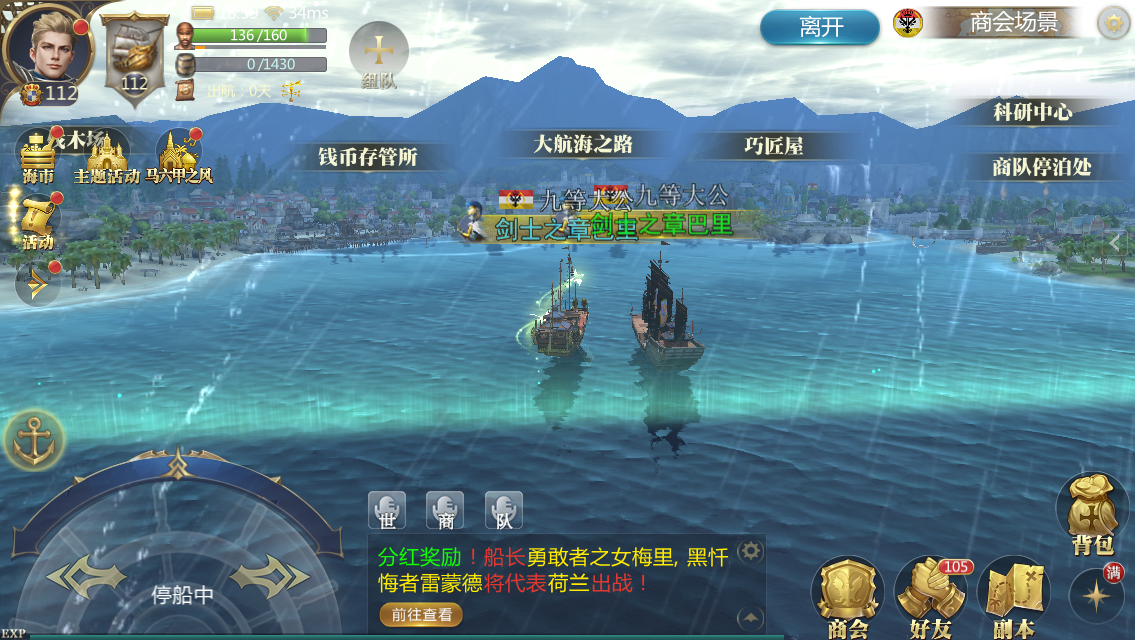Click the 离开 leave button

coord(821,27)
